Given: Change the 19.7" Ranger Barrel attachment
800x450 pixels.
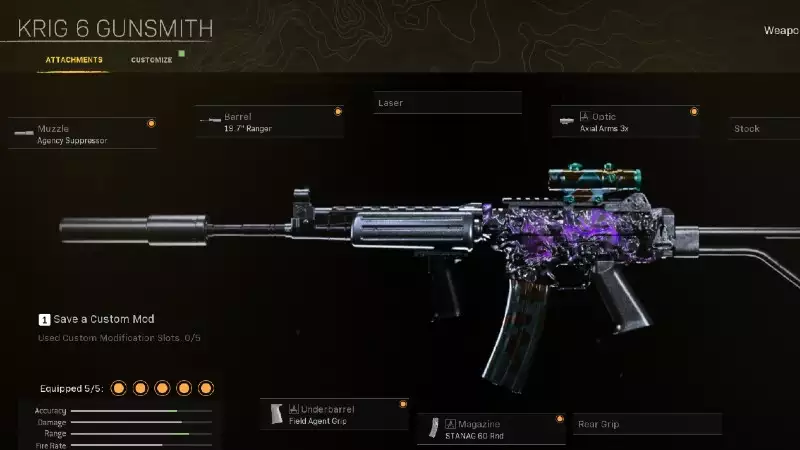Looking at the screenshot, I should click(x=271, y=122).
